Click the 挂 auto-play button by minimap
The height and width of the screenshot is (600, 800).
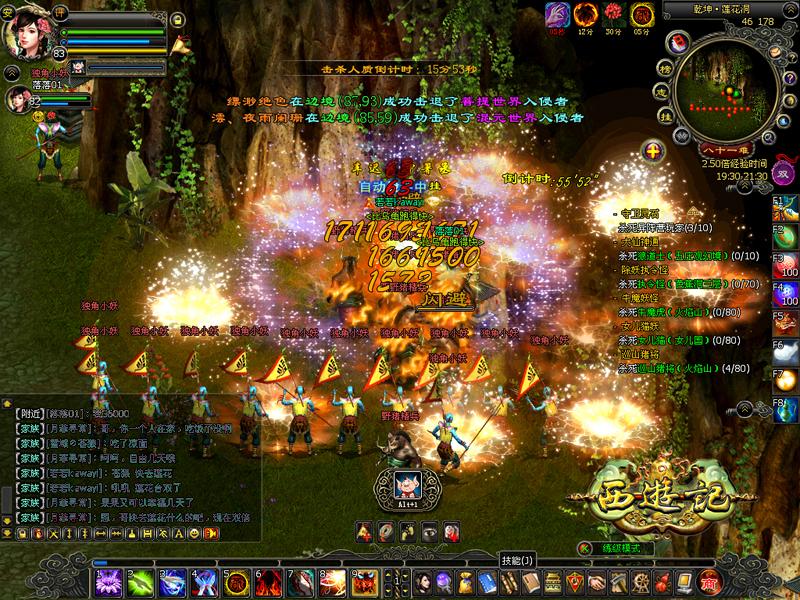(x=663, y=116)
